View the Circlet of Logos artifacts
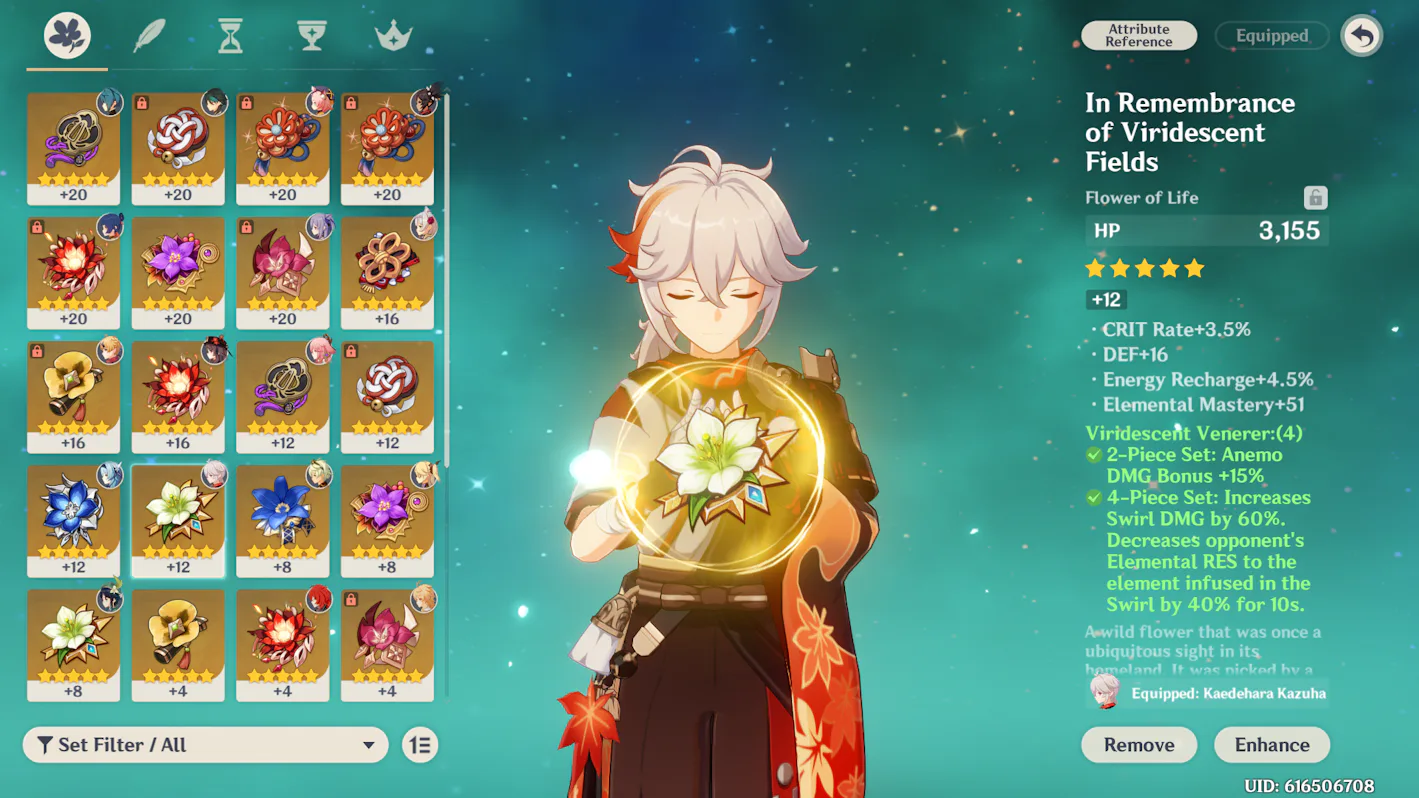1419x798 pixels. tap(392, 33)
